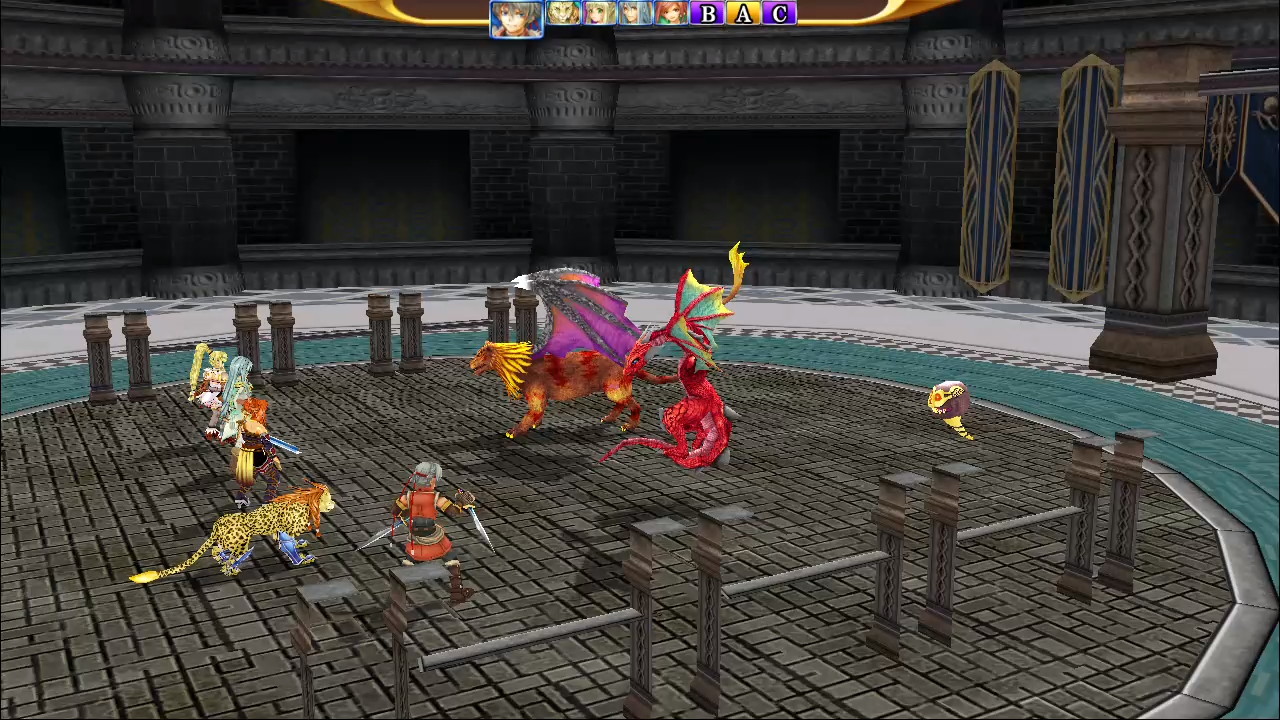This screenshot has height=720, width=1280.
Task: Toggle the purple C action slot
Action: pos(777,14)
